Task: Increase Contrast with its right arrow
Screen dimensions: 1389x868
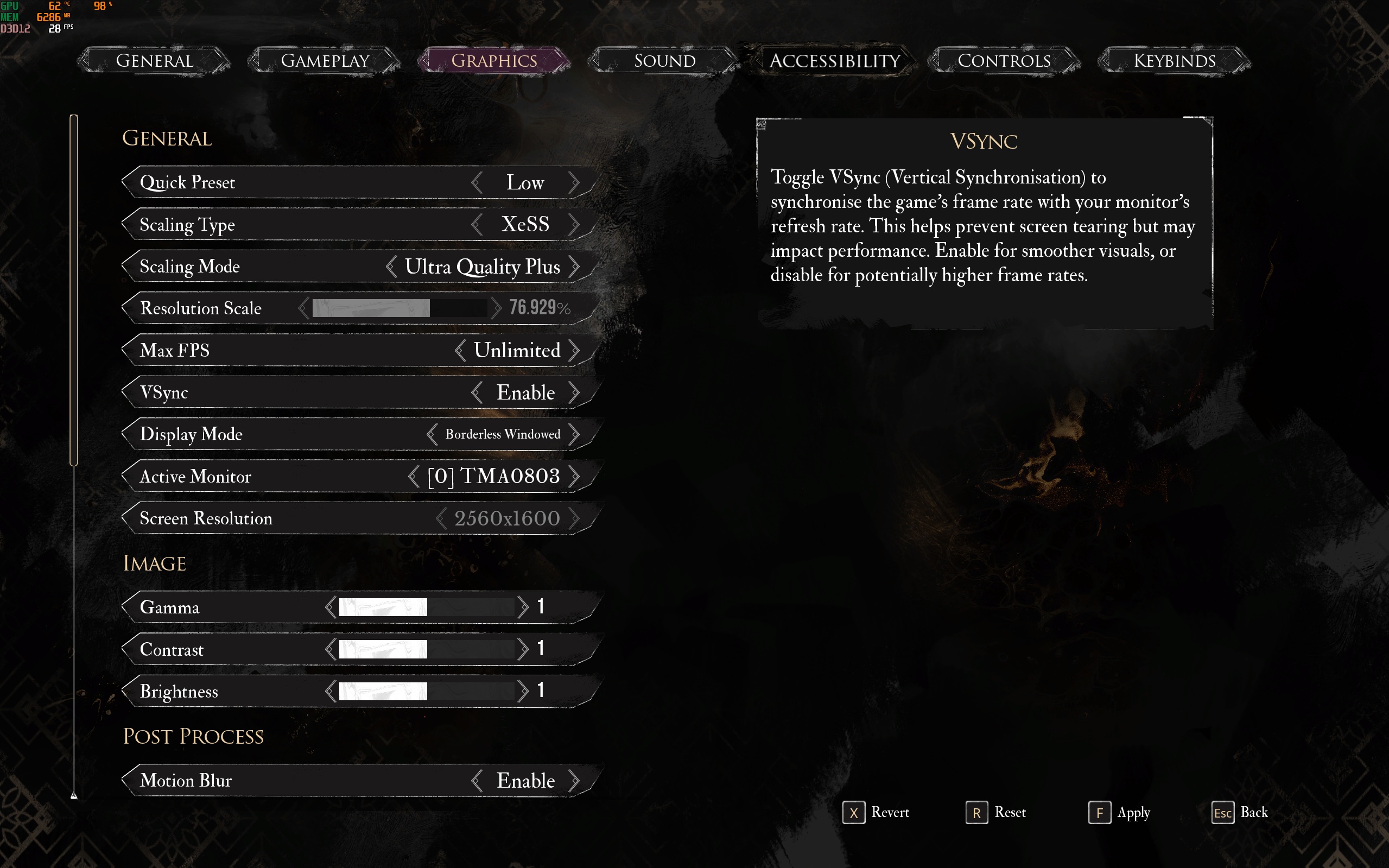Action: [523, 649]
